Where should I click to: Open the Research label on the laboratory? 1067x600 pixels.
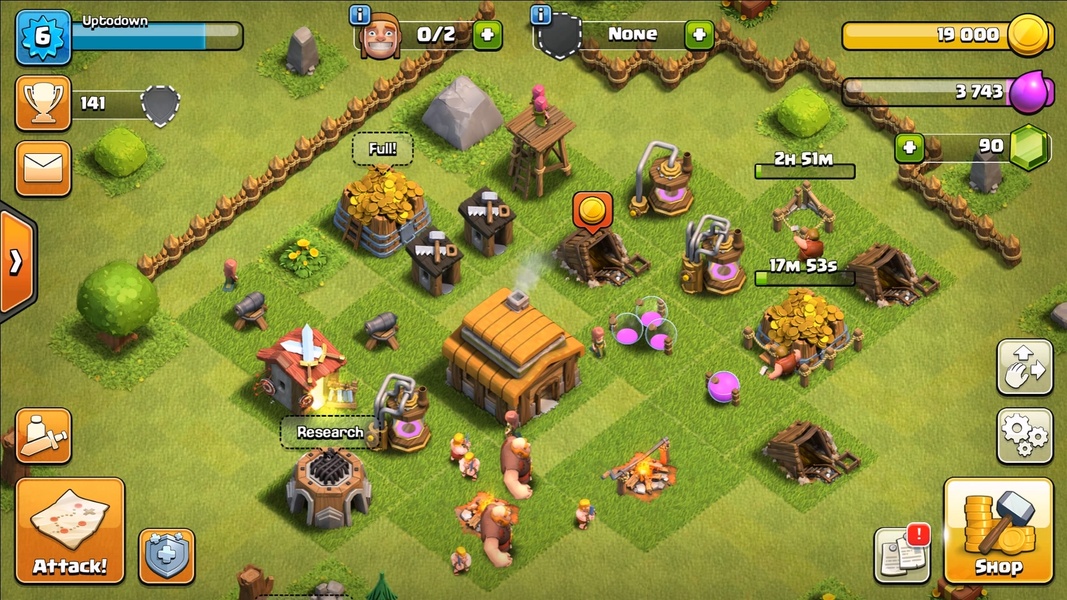(x=330, y=432)
